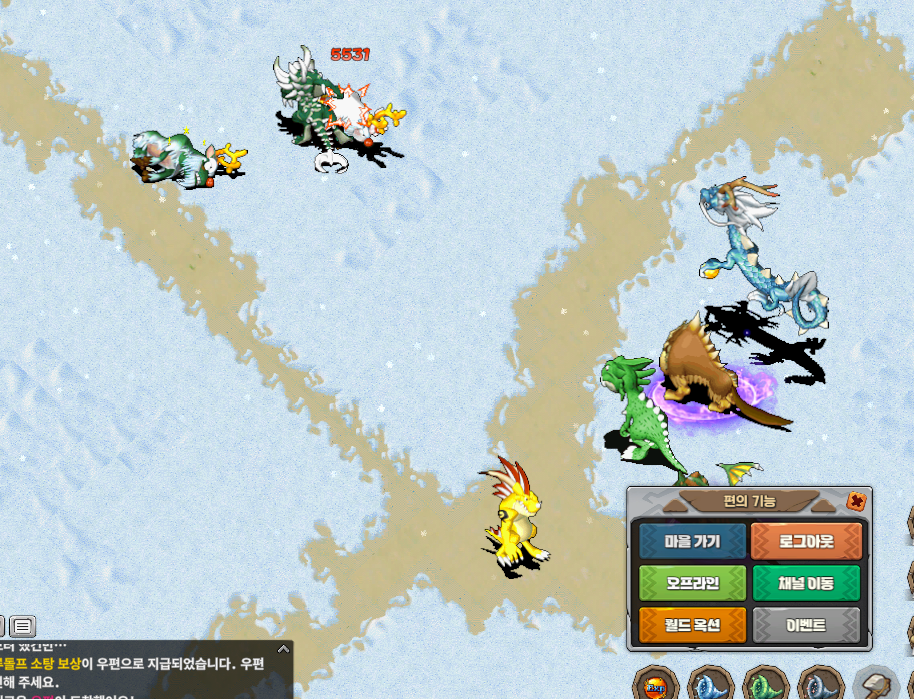Use the gray-blue horn item slot

coord(821,687)
